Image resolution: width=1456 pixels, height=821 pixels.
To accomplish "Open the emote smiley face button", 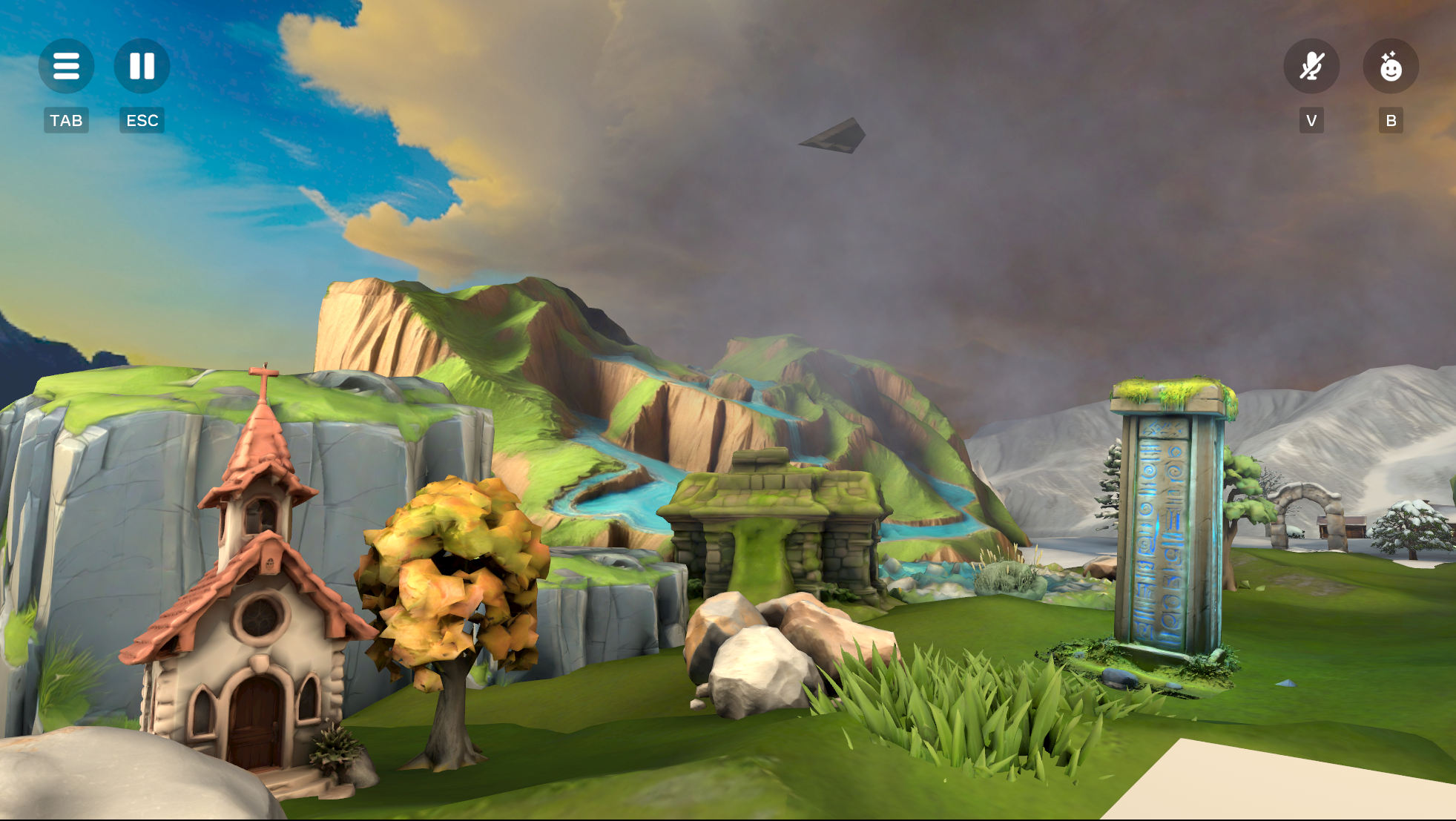I will pyautogui.click(x=1391, y=66).
